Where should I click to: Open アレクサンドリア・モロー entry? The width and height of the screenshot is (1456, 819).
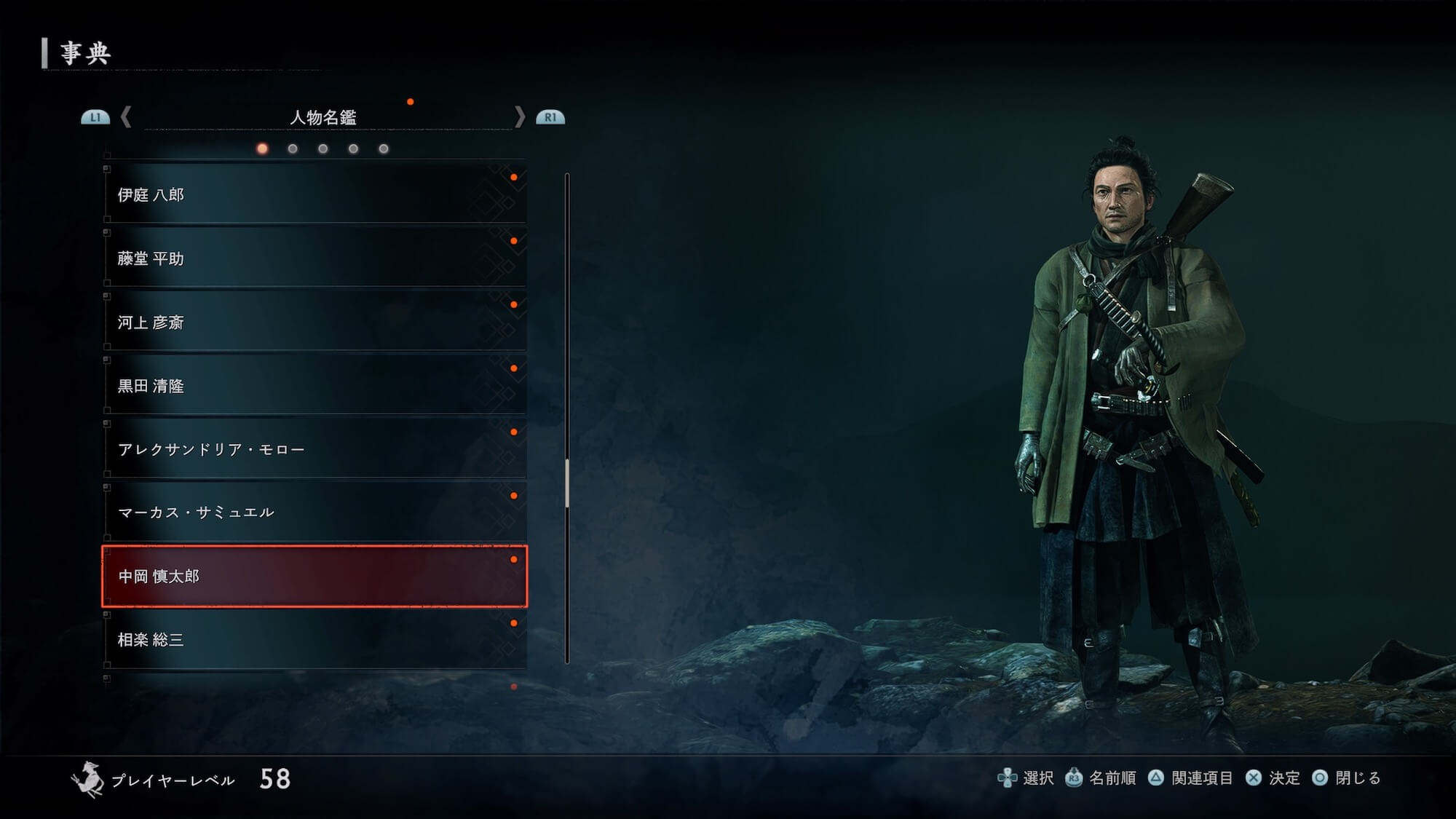tap(314, 449)
